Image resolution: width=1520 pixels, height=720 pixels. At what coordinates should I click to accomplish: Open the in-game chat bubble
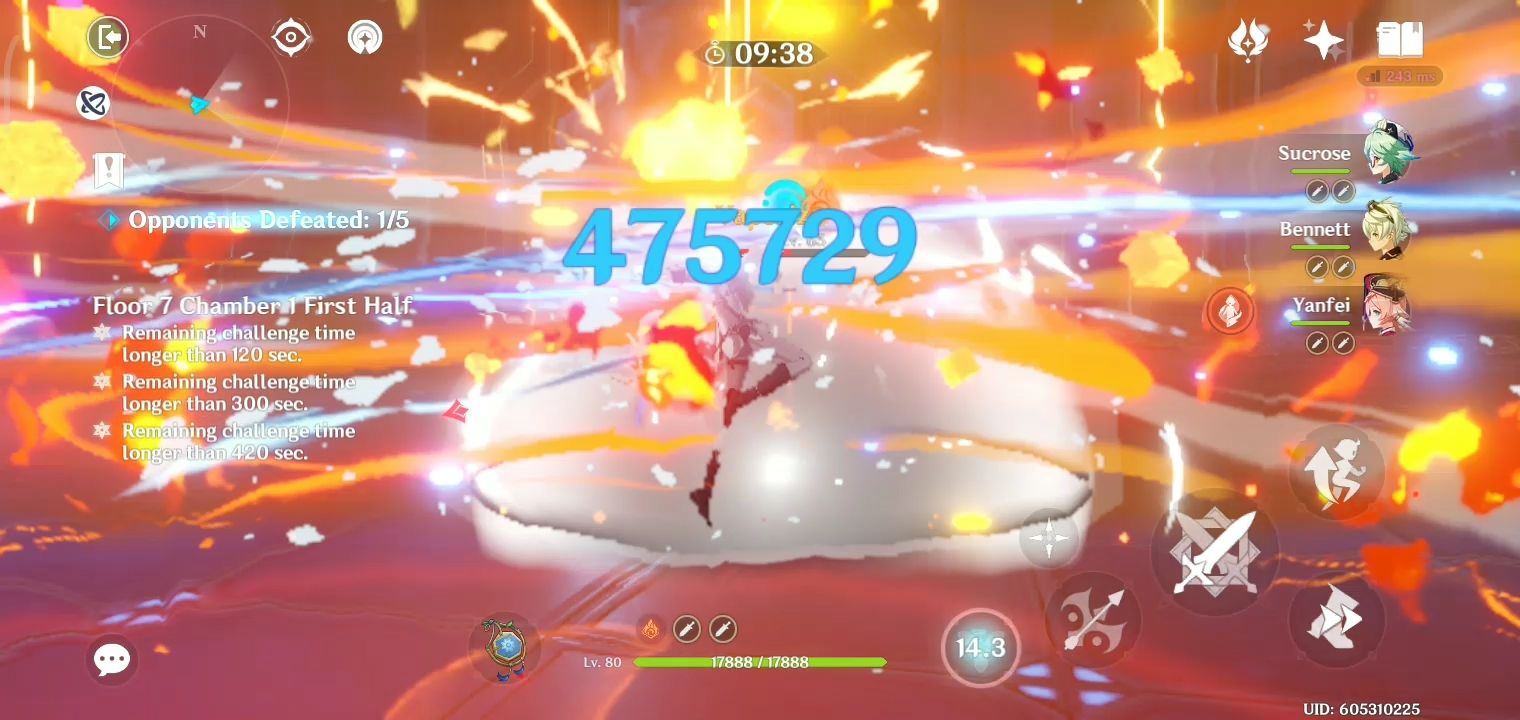point(112,658)
